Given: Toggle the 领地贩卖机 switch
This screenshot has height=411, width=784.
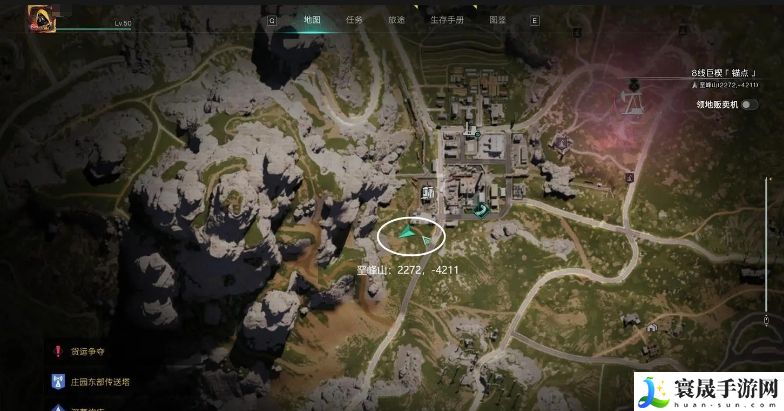Looking at the screenshot, I should (748, 103).
